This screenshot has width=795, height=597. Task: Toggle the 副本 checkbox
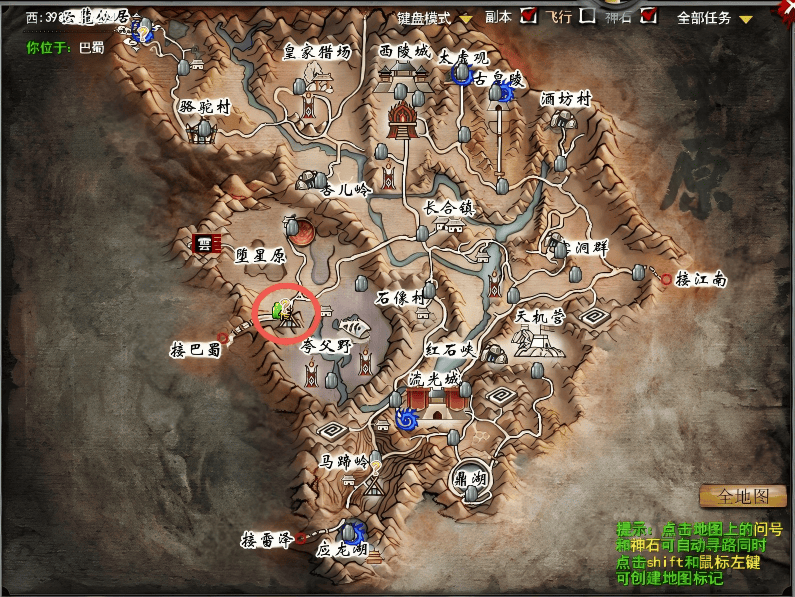pos(529,15)
